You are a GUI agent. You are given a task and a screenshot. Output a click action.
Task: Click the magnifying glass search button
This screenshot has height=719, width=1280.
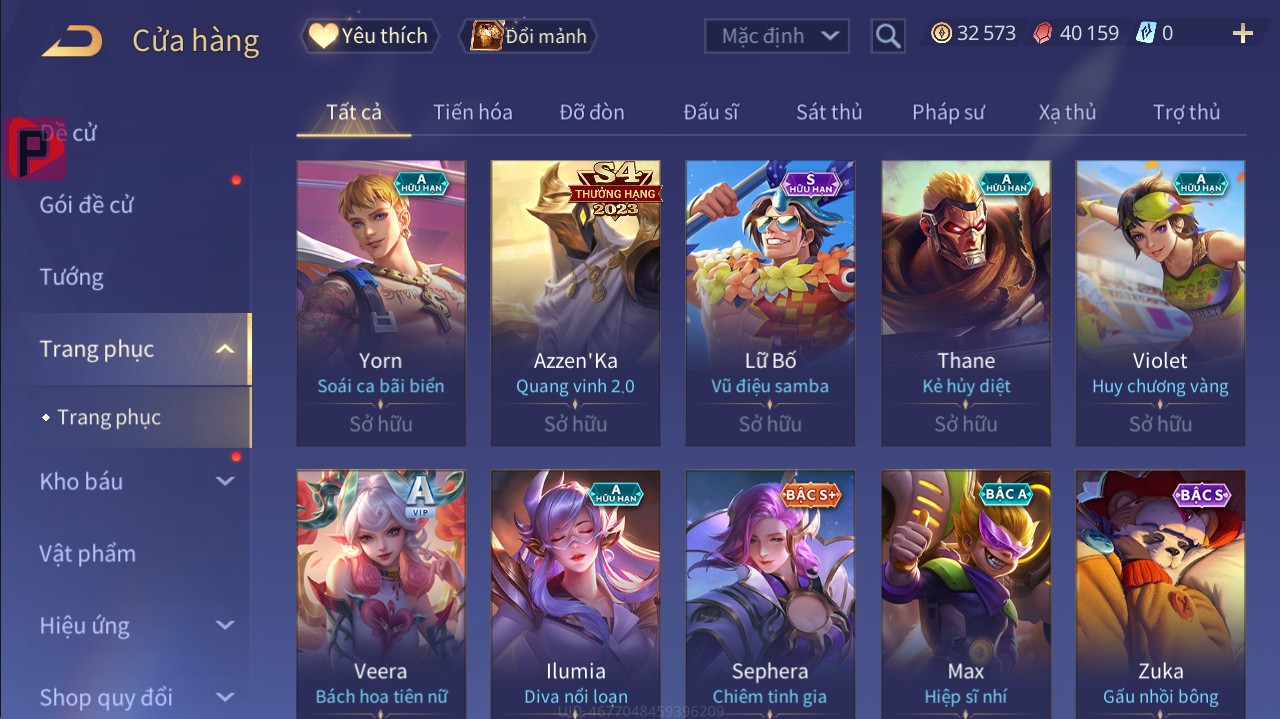coord(888,36)
